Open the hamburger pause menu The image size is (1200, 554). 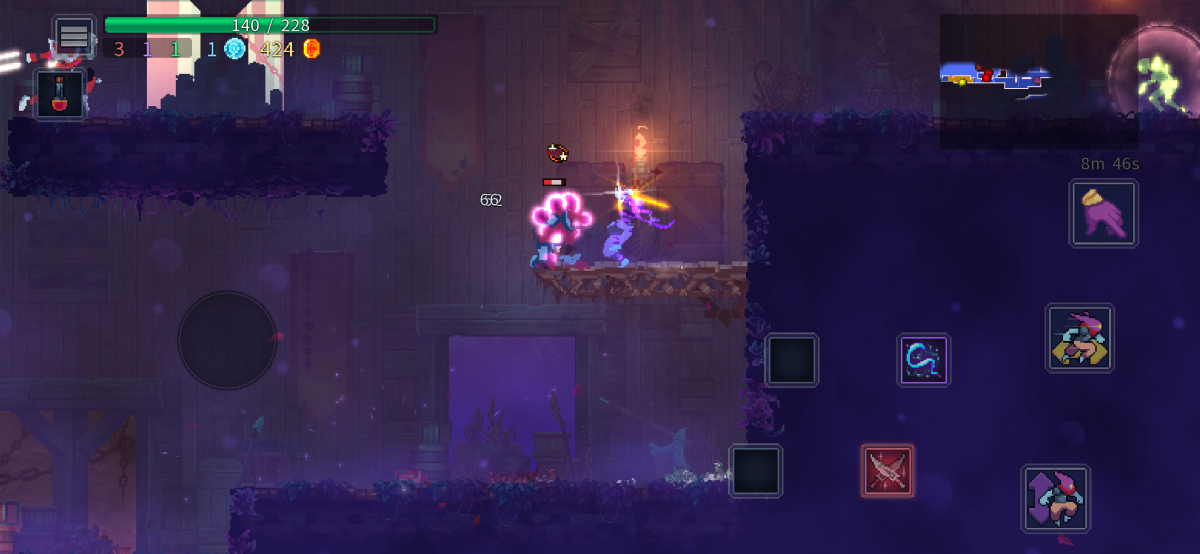pos(74,36)
